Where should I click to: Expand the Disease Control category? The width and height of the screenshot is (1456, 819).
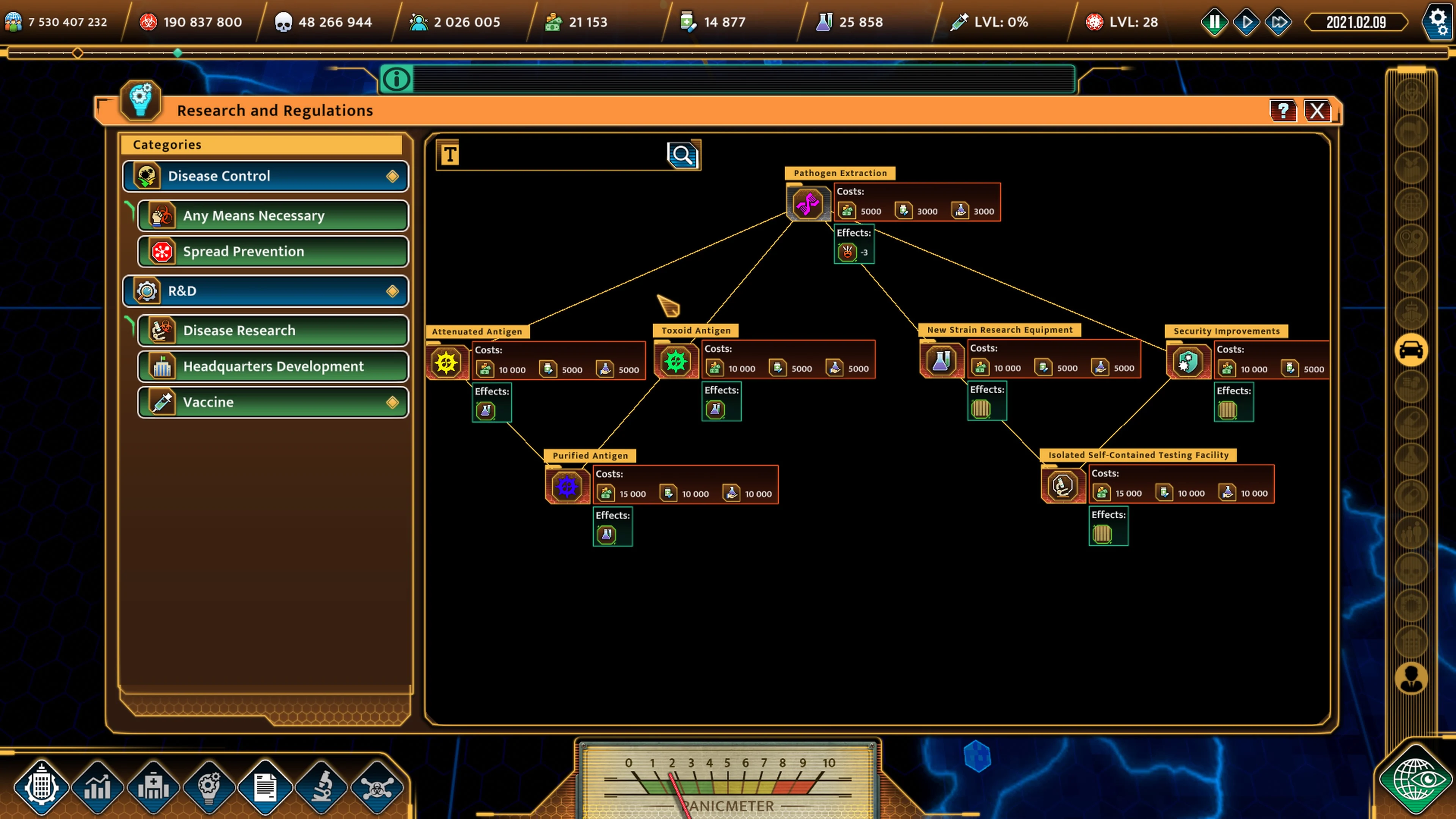click(265, 176)
